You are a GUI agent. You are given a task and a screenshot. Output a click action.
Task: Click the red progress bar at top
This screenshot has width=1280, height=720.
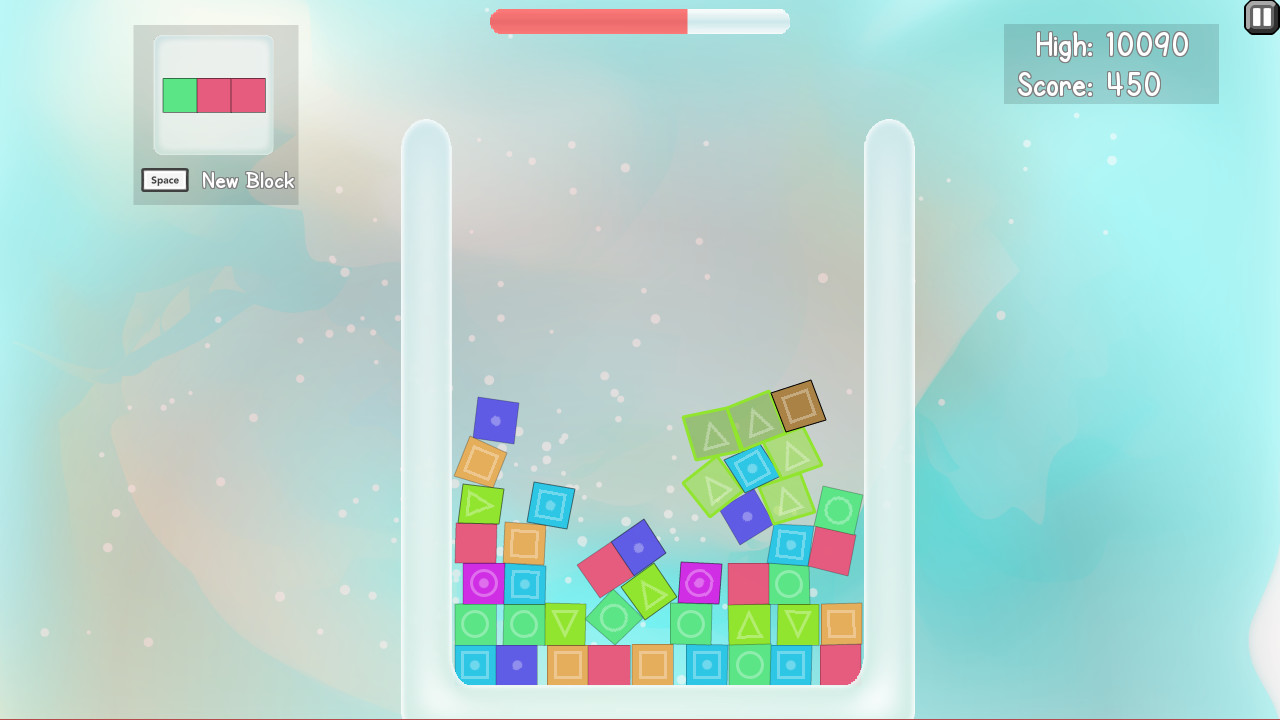click(590, 20)
